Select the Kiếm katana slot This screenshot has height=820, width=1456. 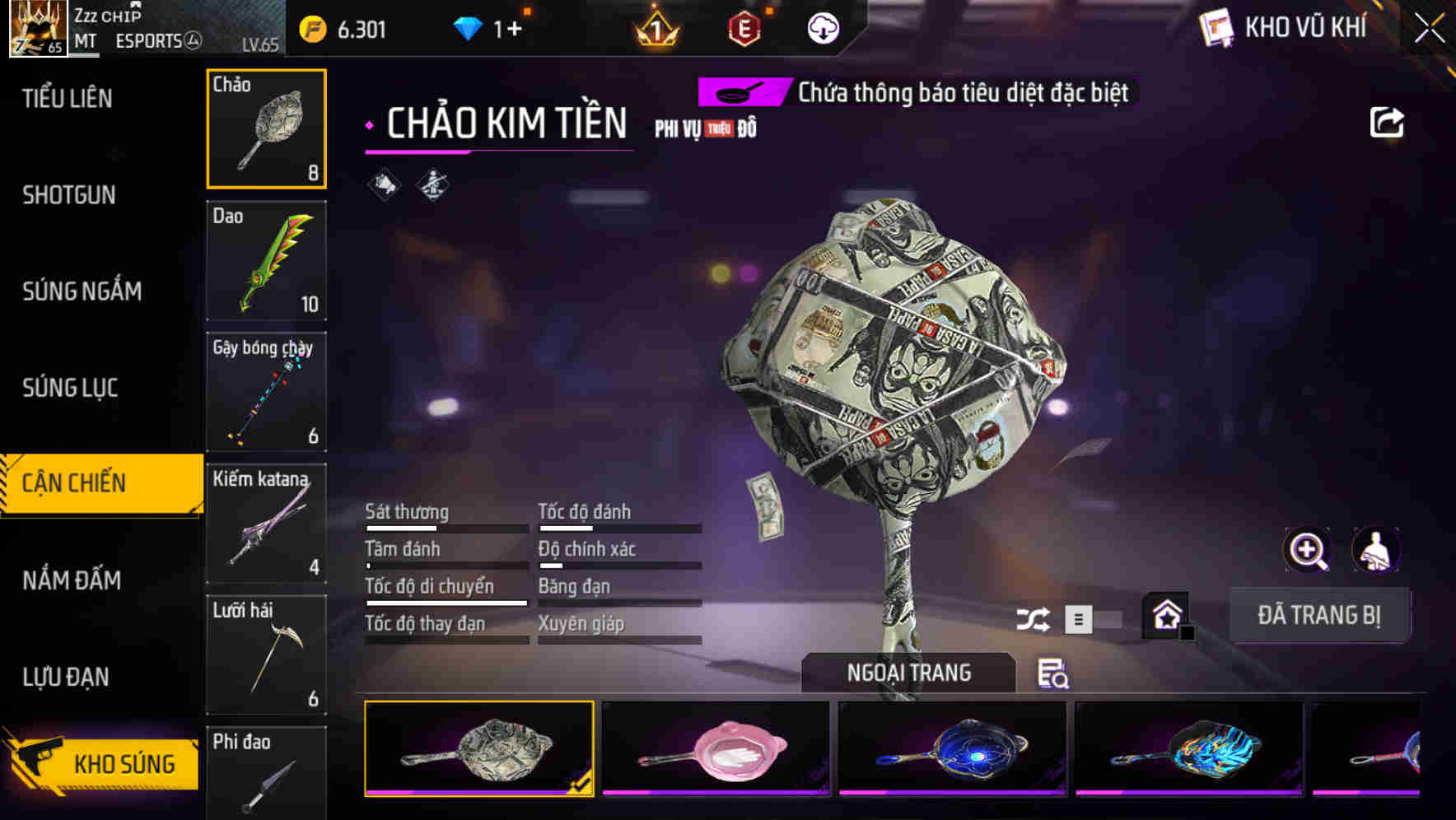click(x=266, y=524)
